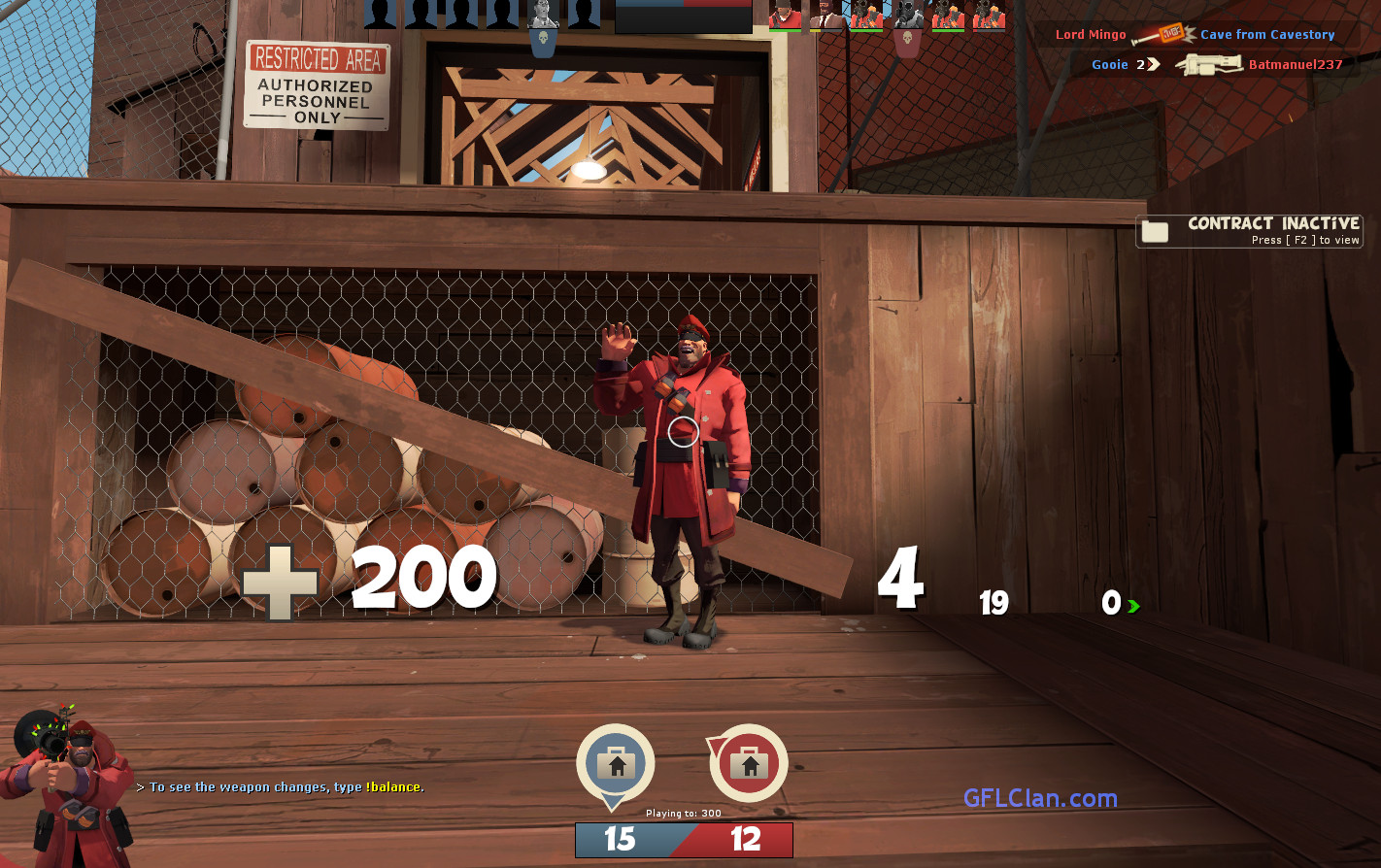Click the crit sticky kill icon next to Lord Mingo

1170,34
